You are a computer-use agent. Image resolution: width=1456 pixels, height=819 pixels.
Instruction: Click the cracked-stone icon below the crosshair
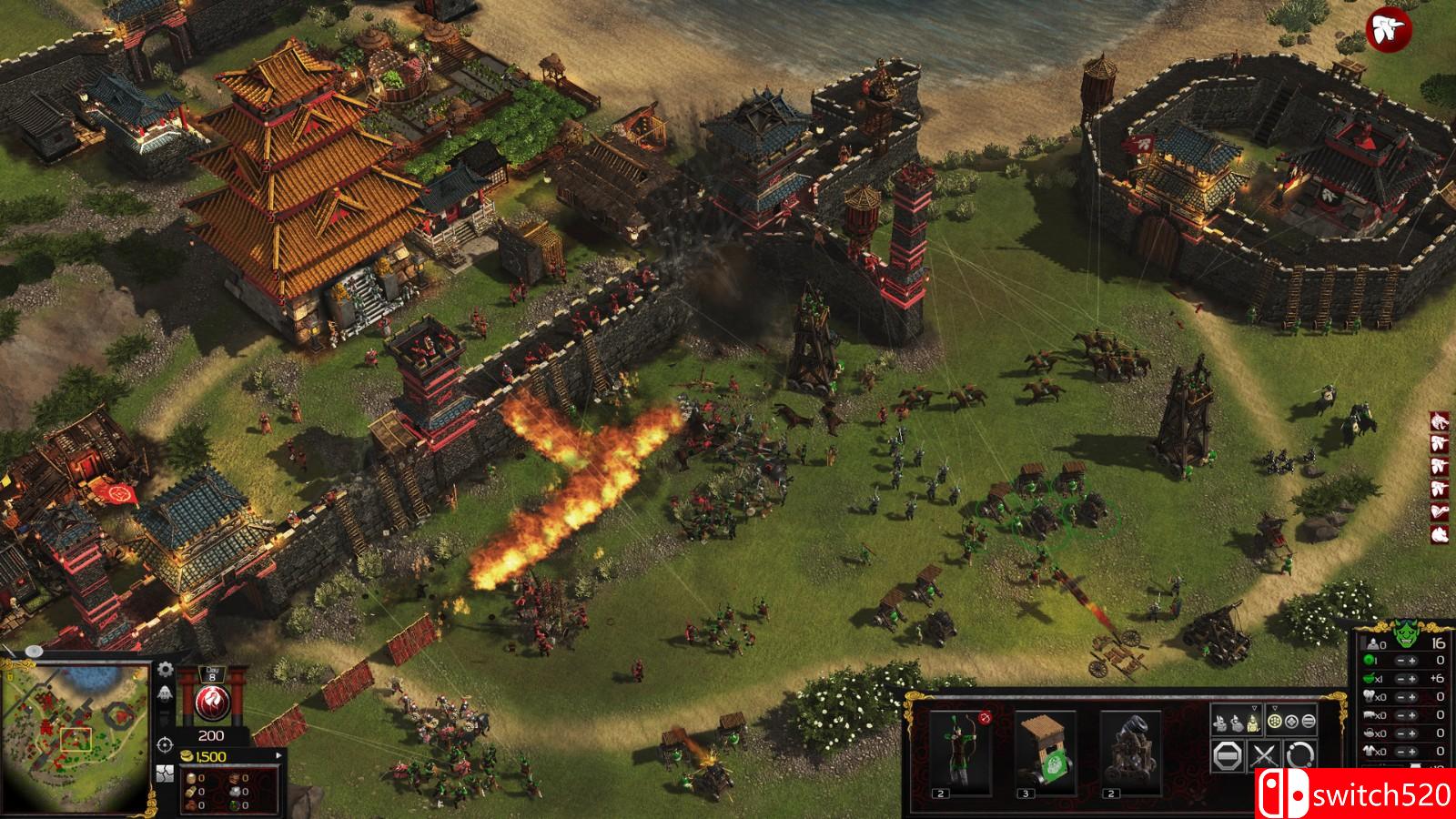[165, 774]
